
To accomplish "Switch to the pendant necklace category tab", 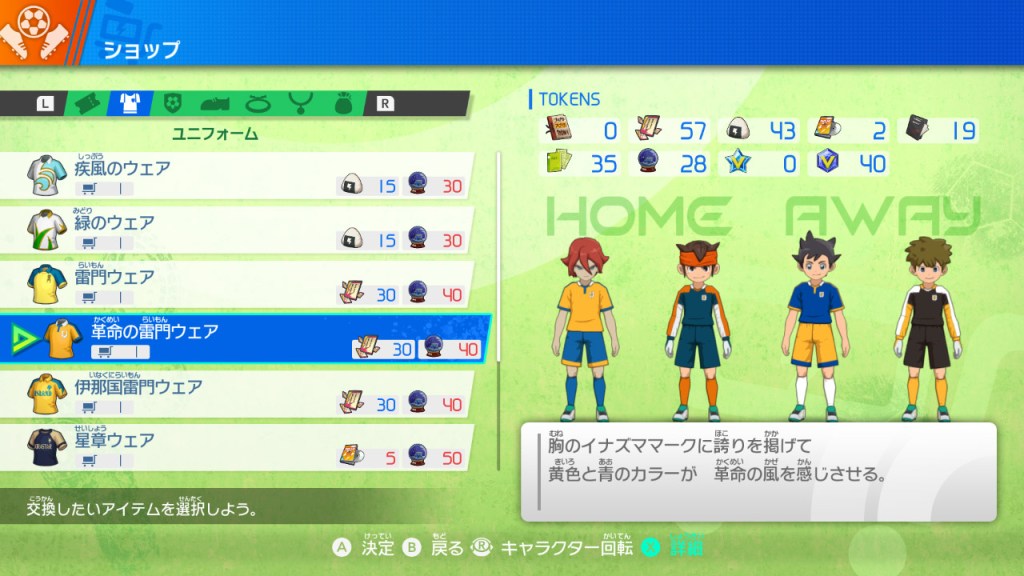I will 299,102.
